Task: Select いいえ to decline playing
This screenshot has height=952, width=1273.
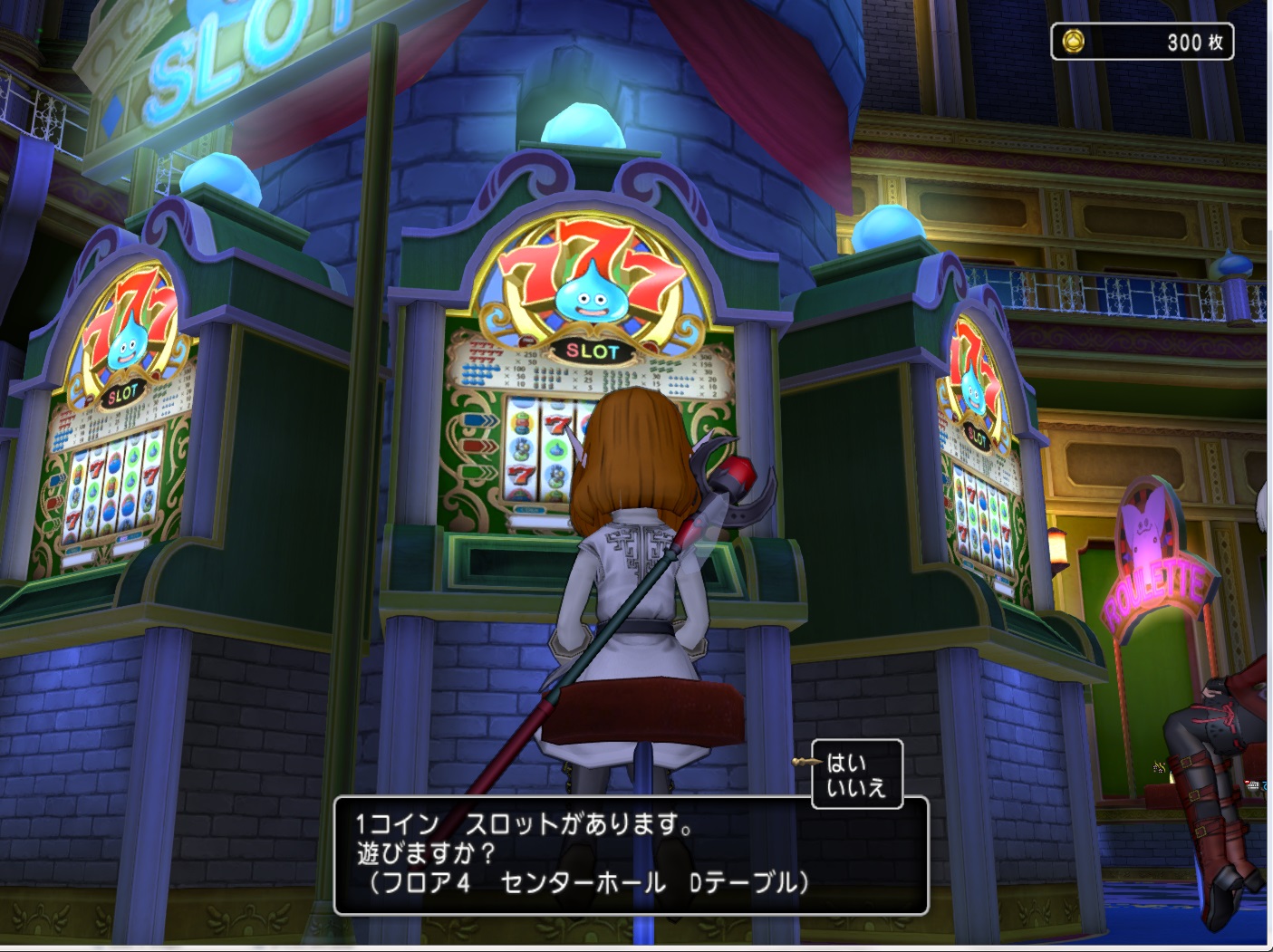Action: pyautogui.click(x=855, y=788)
